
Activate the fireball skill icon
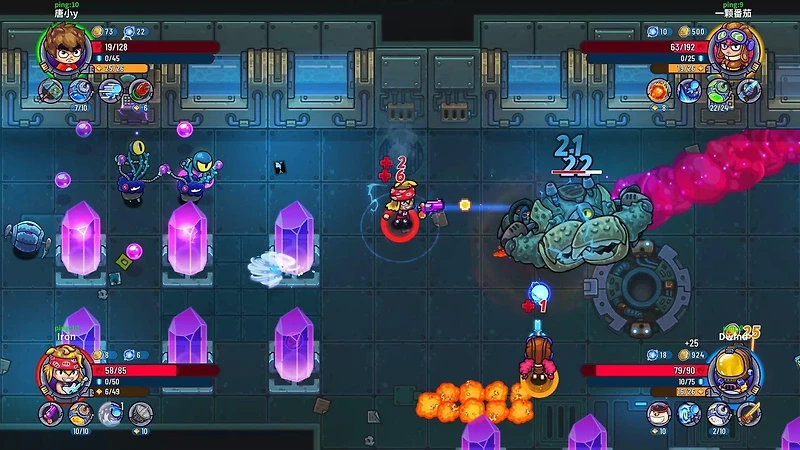tap(659, 91)
